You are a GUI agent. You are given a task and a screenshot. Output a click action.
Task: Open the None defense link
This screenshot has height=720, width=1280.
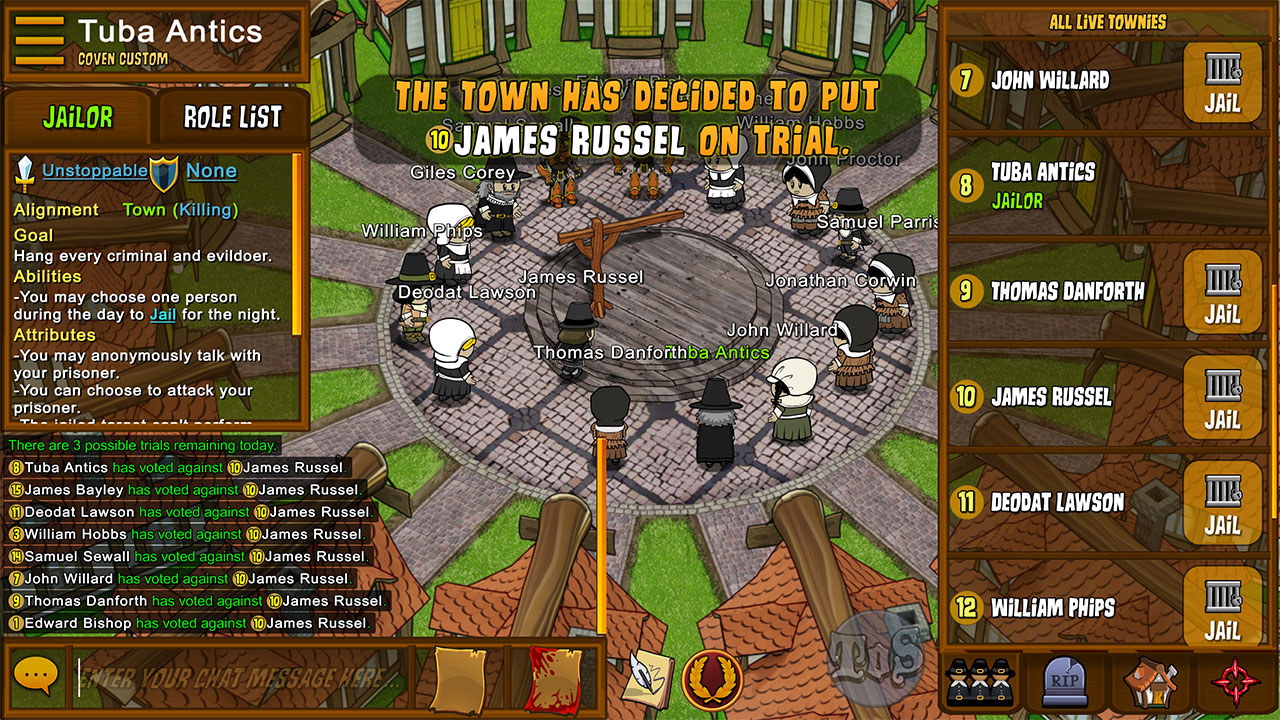[x=211, y=171]
